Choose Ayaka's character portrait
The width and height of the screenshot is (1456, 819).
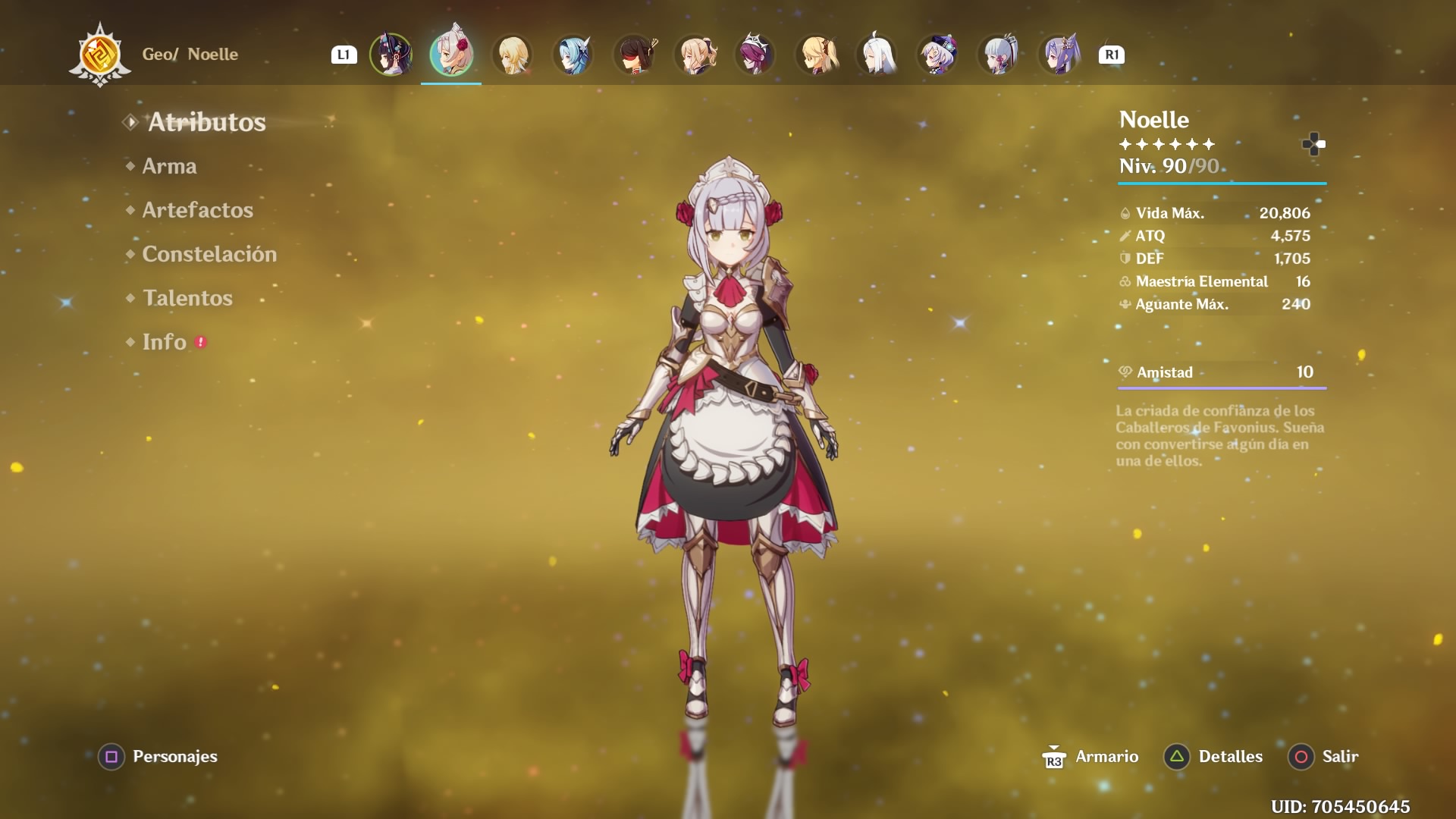(998, 55)
